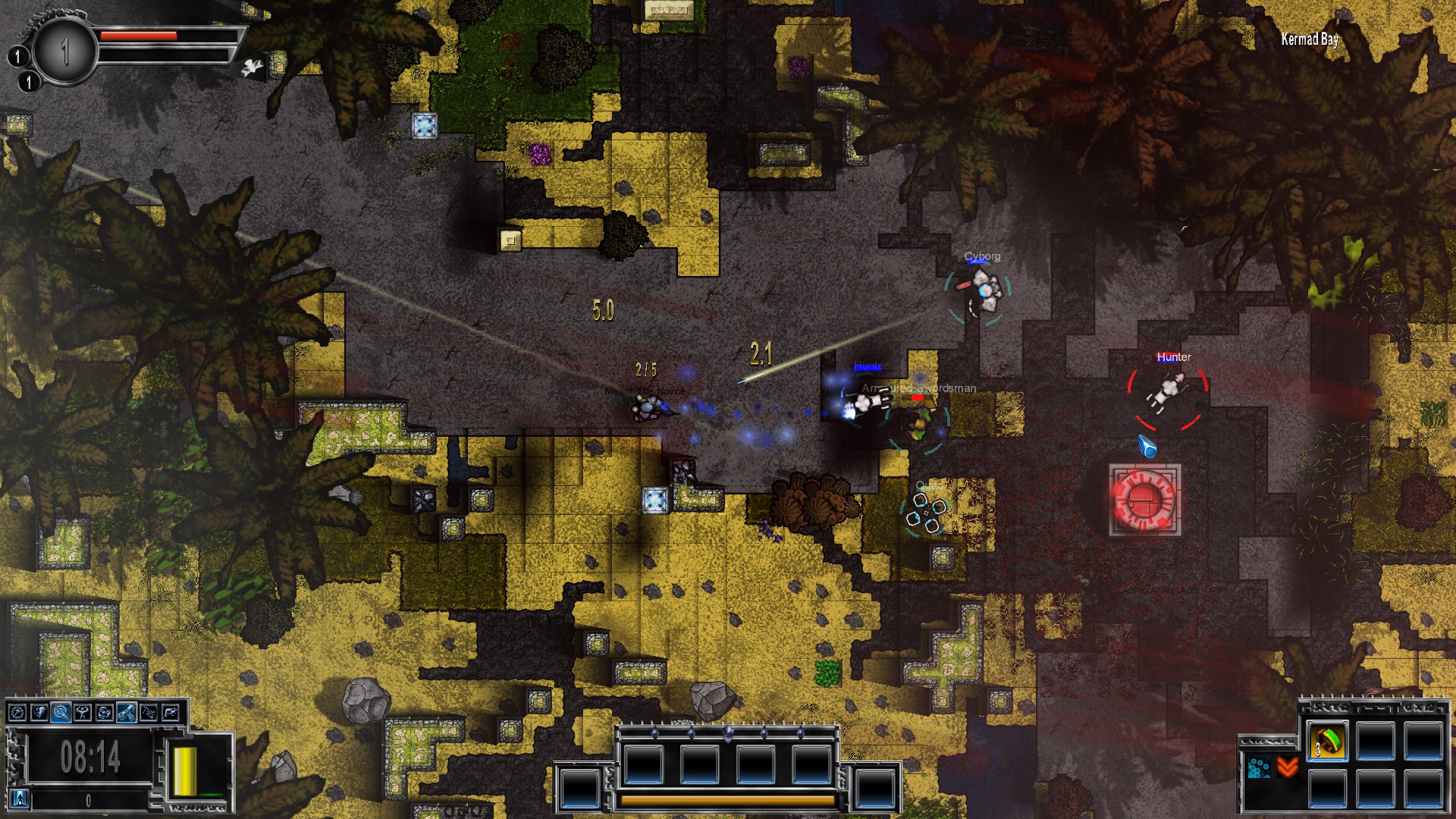
Task: Toggle the orange double-chevron indicator in the inventory
Action: pos(1287,767)
